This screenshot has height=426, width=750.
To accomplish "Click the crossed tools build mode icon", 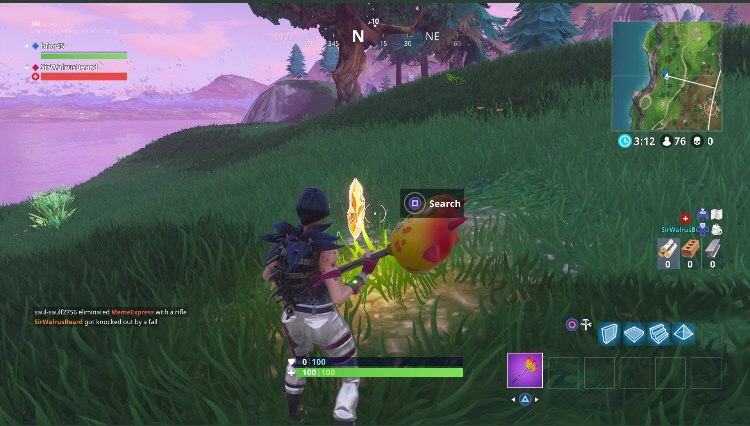I will tap(586, 325).
